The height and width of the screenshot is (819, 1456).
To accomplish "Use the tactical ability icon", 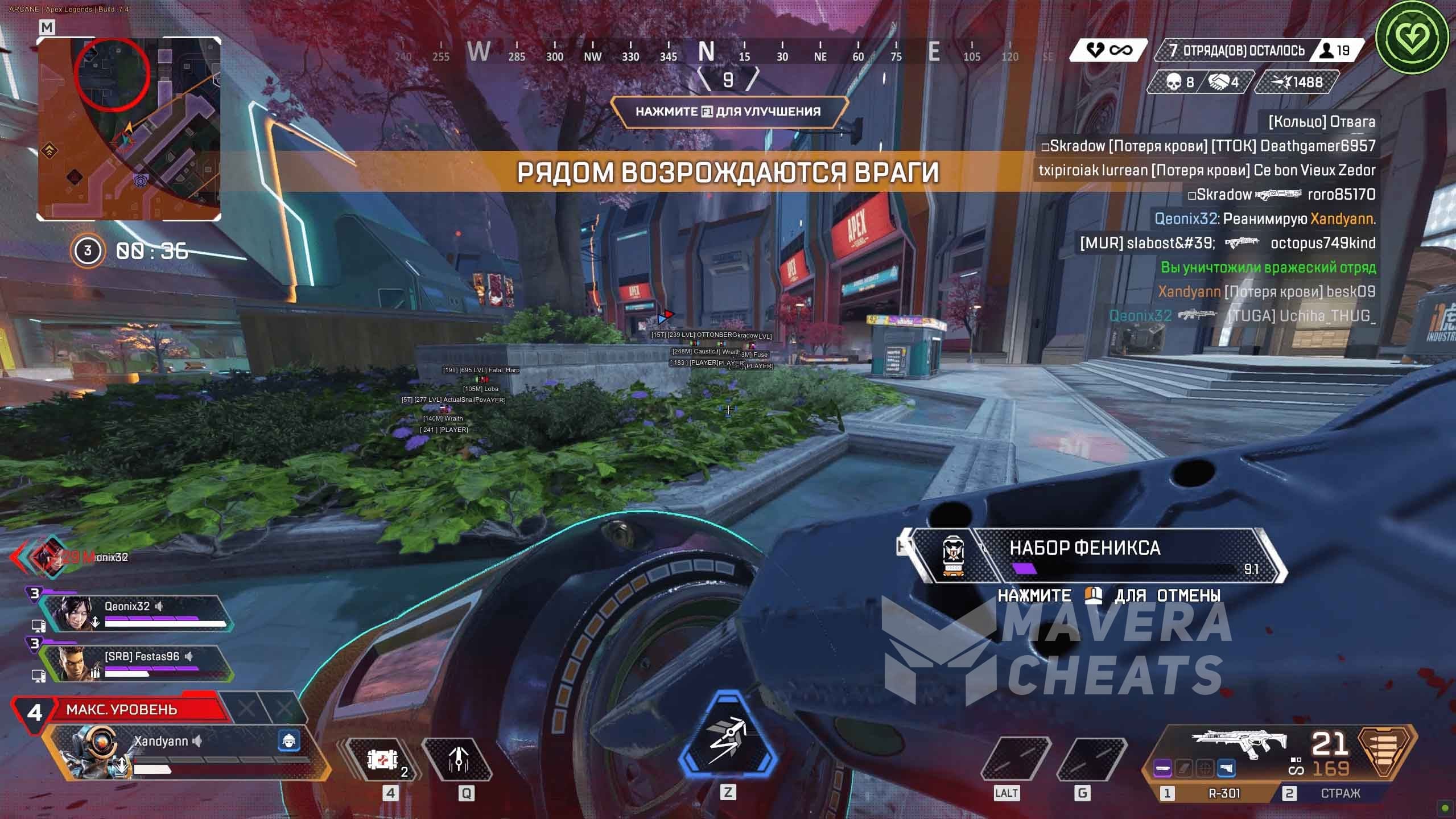I will (459, 759).
